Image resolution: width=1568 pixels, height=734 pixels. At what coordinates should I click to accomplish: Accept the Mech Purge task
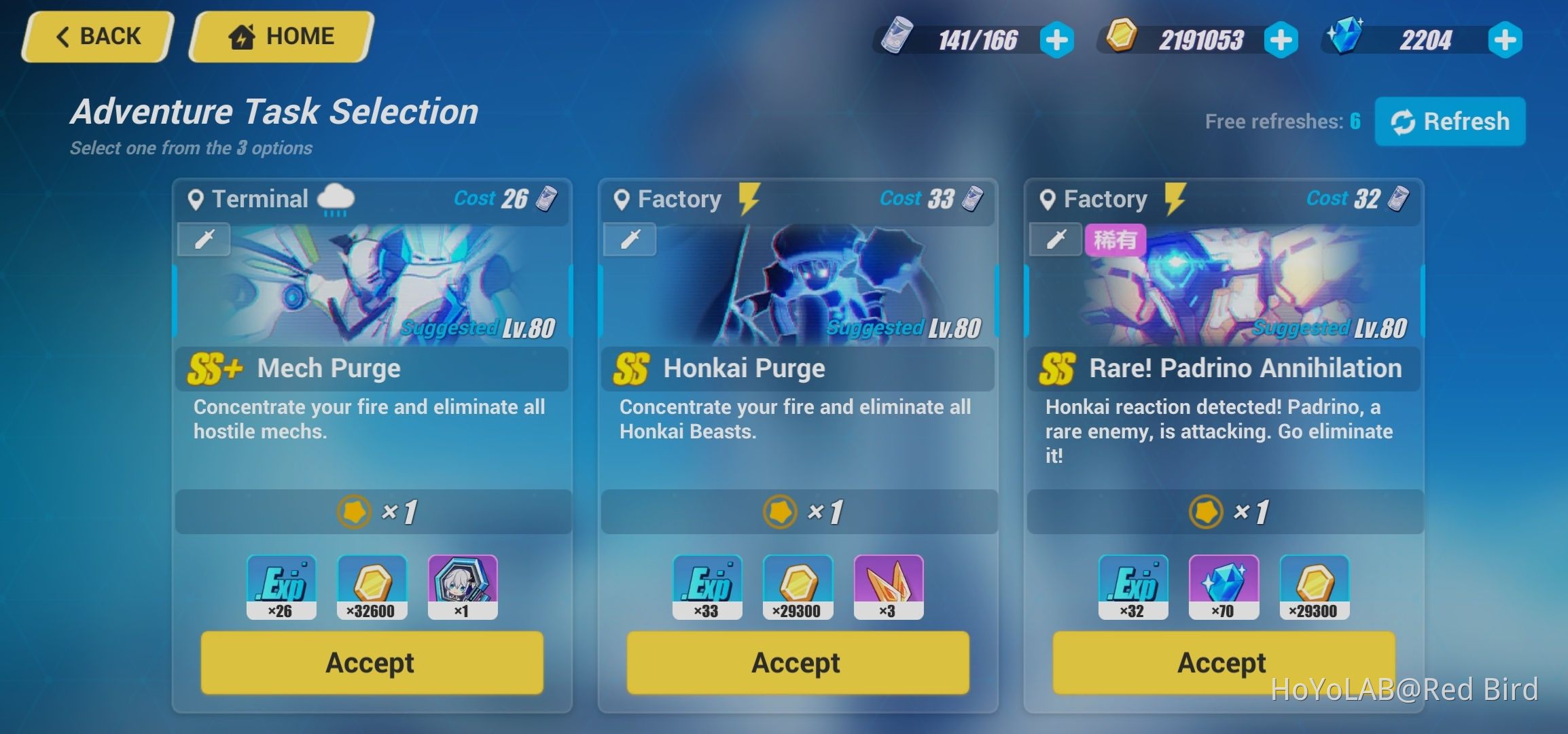click(372, 663)
